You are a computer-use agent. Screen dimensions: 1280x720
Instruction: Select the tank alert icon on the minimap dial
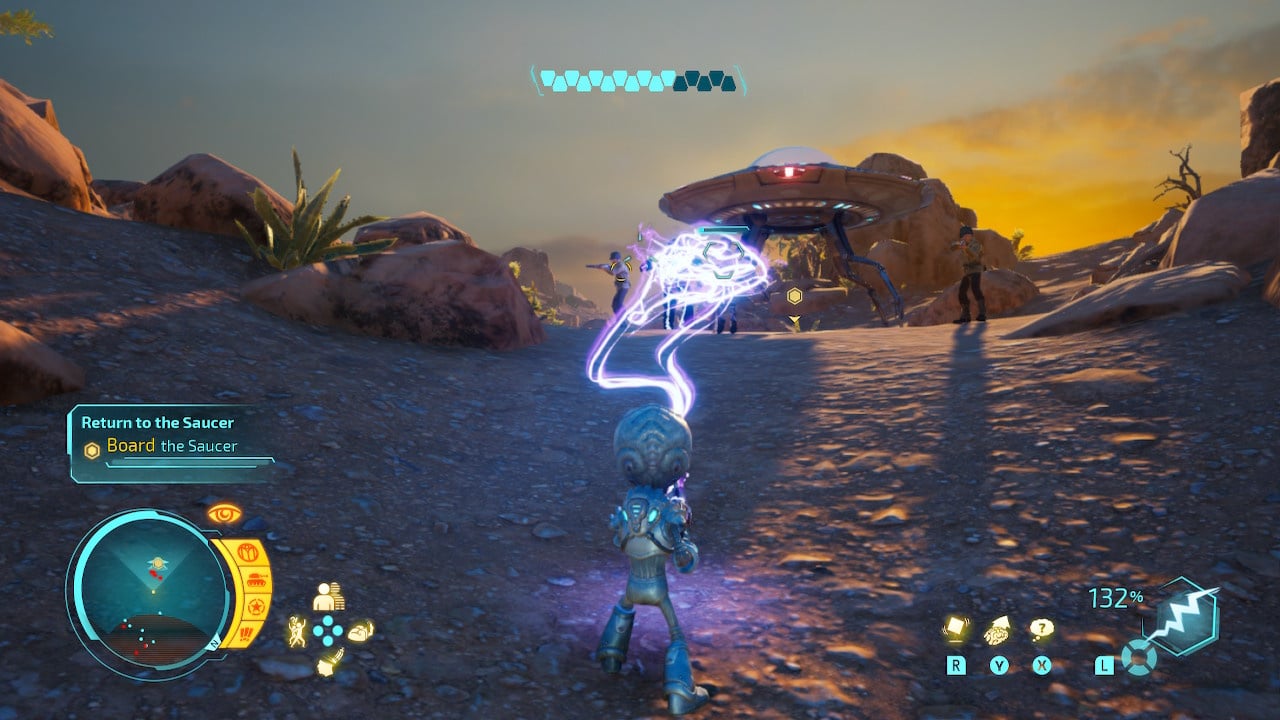click(x=257, y=580)
